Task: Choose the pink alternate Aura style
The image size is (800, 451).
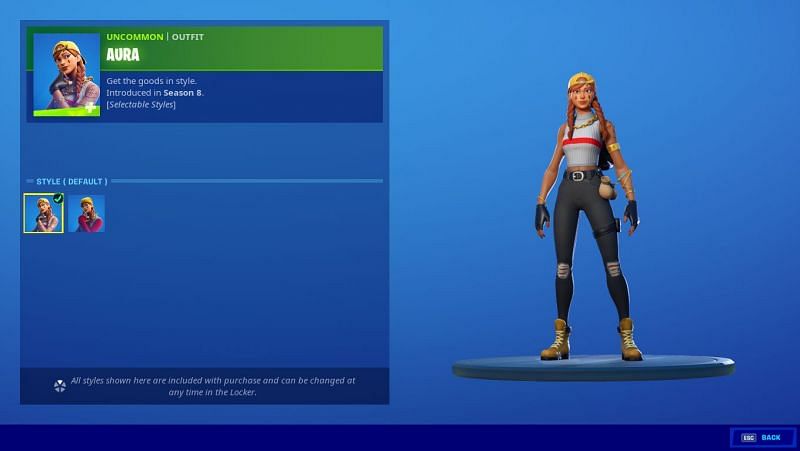Action: (x=86, y=213)
